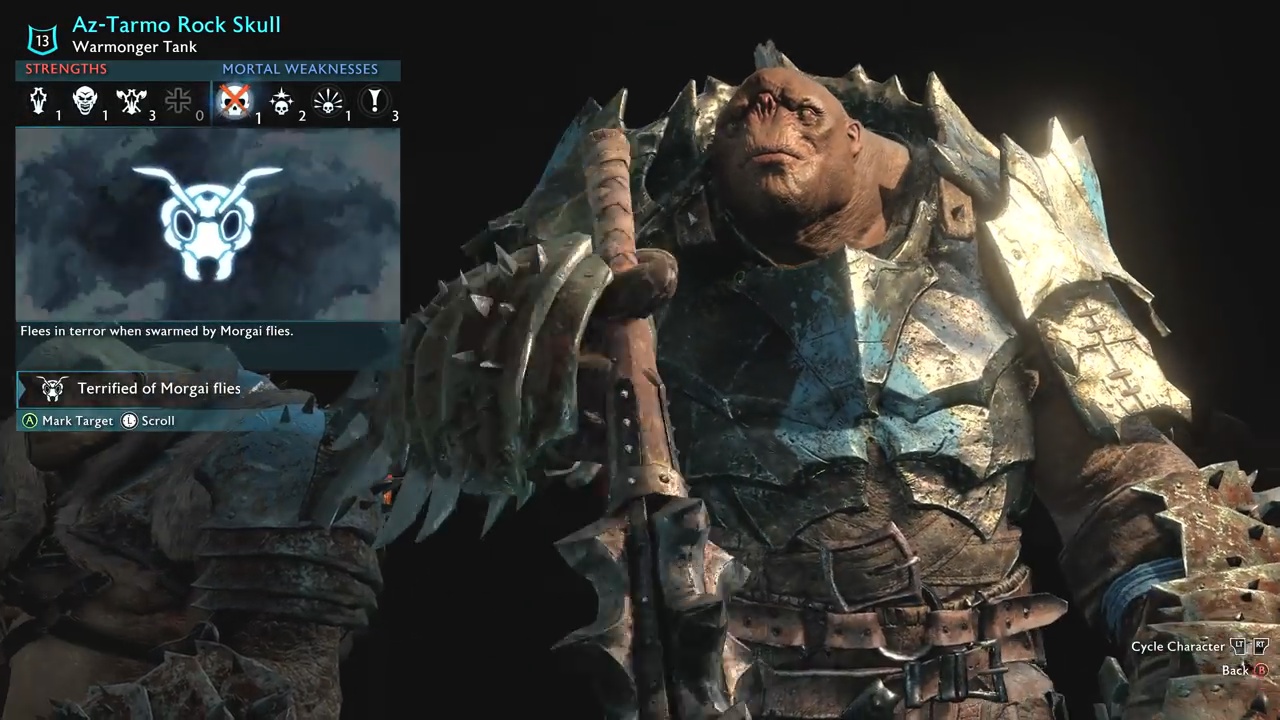This screenshot has height=720, width=1280.
Task: Select the skull with sparkles weakness icon
Action: pyautogui.click(x=281, y=101)
